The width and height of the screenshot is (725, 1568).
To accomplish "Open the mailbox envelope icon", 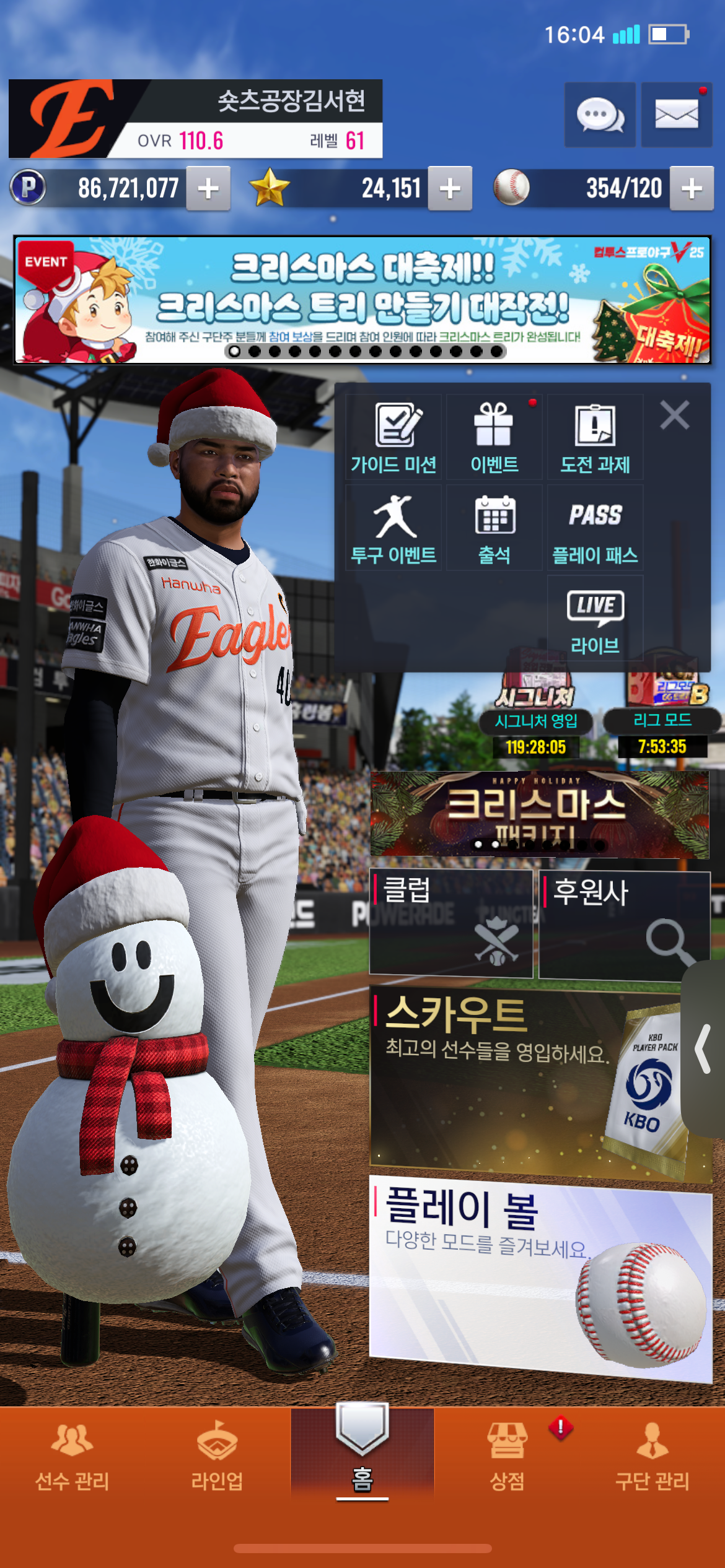I will [x=676, y=115].
